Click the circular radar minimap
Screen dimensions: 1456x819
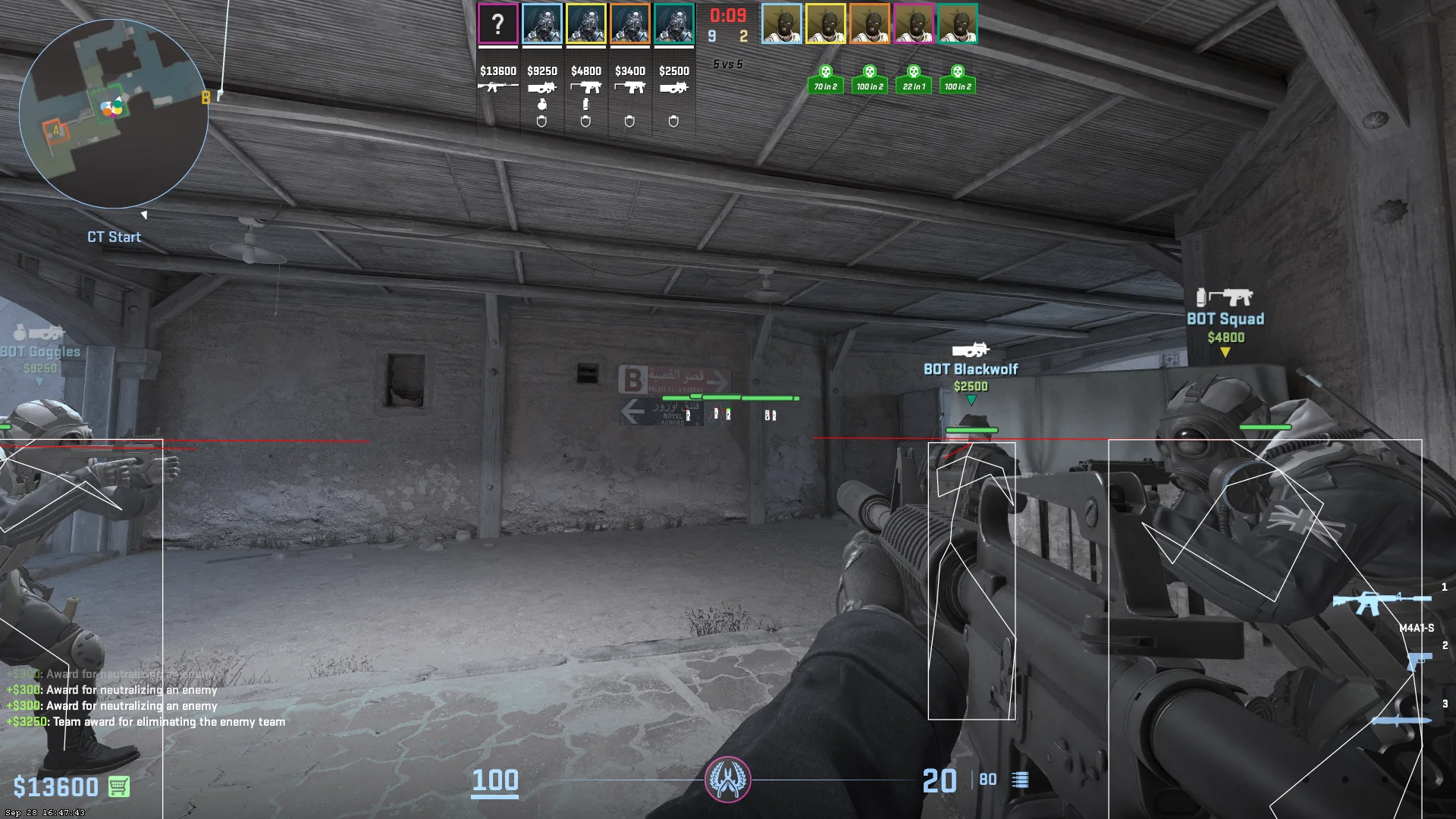click(x=114, y=114)
